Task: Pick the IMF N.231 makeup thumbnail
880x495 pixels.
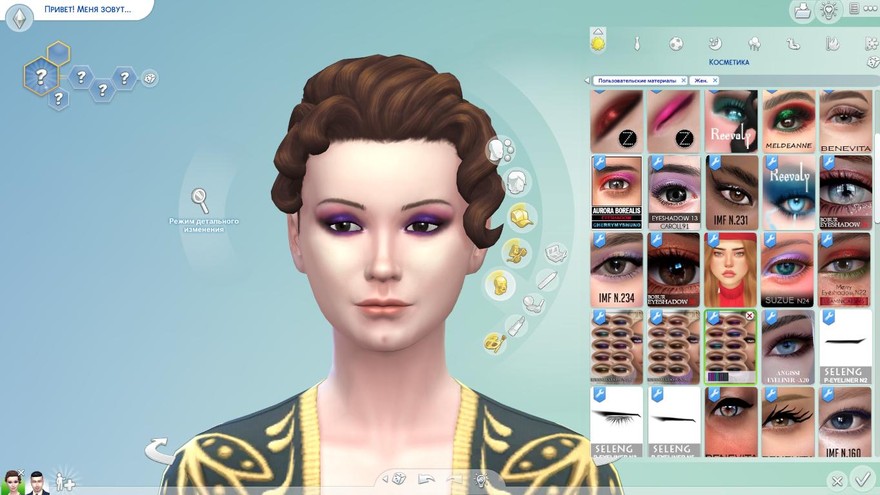Action: (732, 192)
